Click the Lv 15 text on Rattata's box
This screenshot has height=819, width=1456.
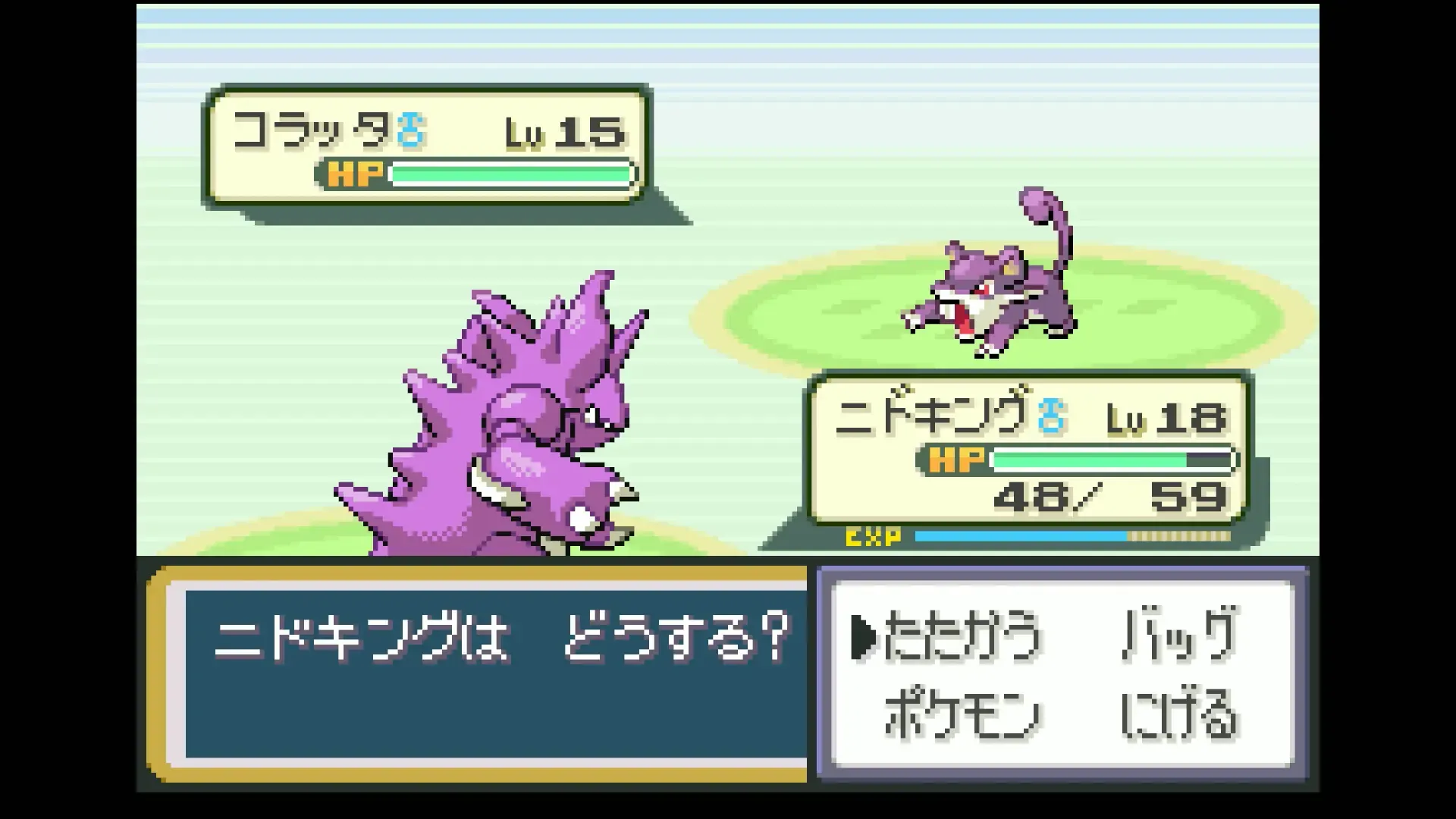point(569,130)
